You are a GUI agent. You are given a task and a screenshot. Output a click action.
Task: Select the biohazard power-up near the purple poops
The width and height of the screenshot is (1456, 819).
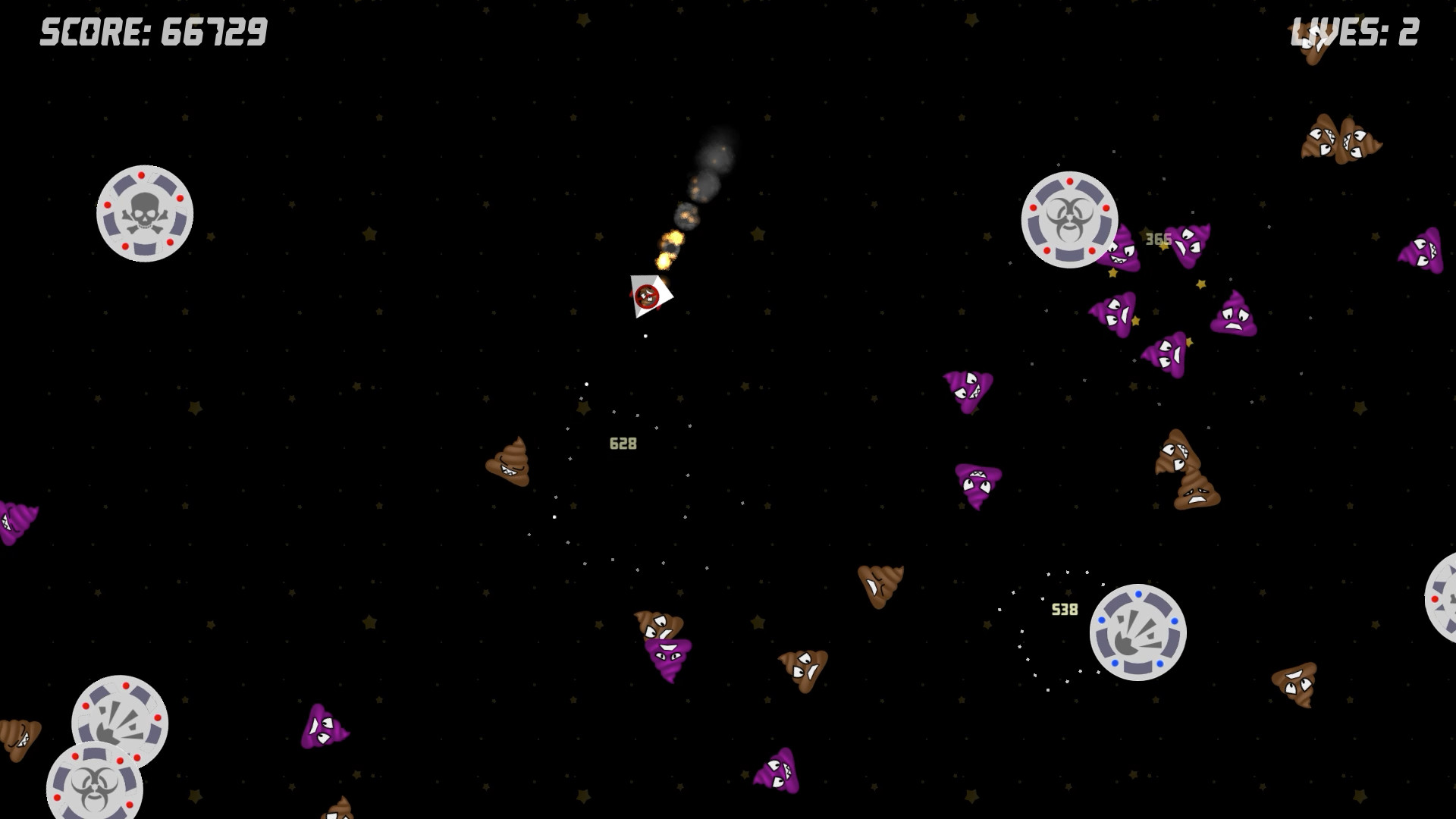1070,219
